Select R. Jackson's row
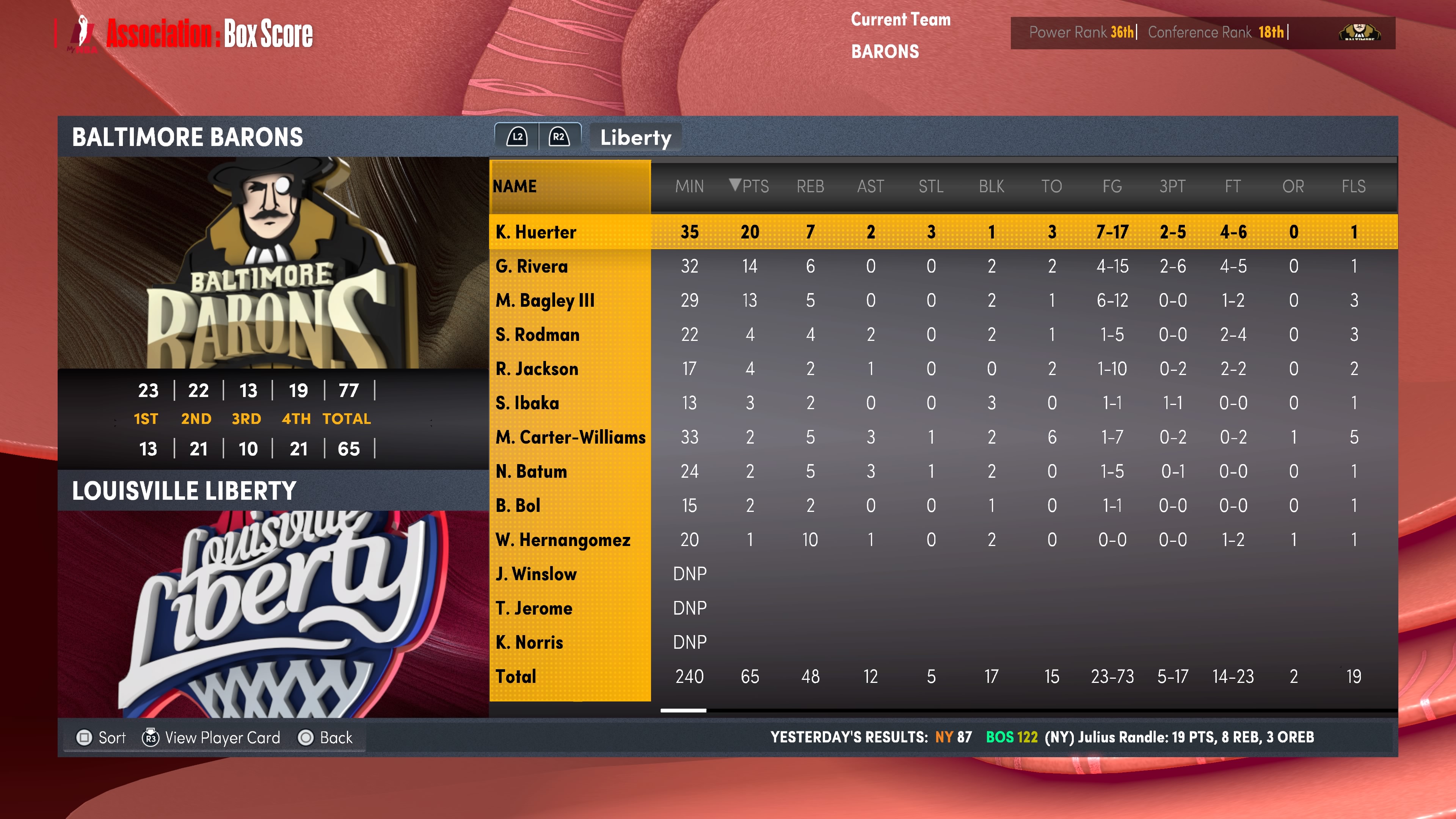 tap(537, 369)
